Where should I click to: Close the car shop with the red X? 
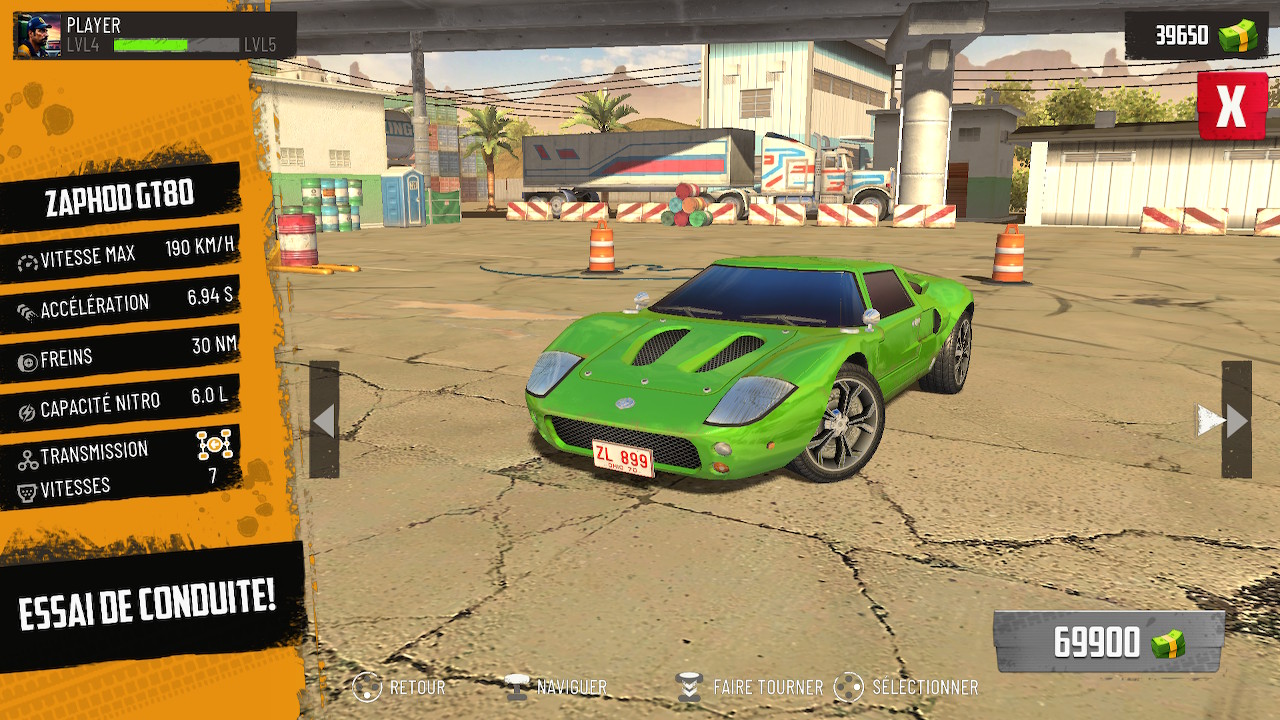point(1231,105)
